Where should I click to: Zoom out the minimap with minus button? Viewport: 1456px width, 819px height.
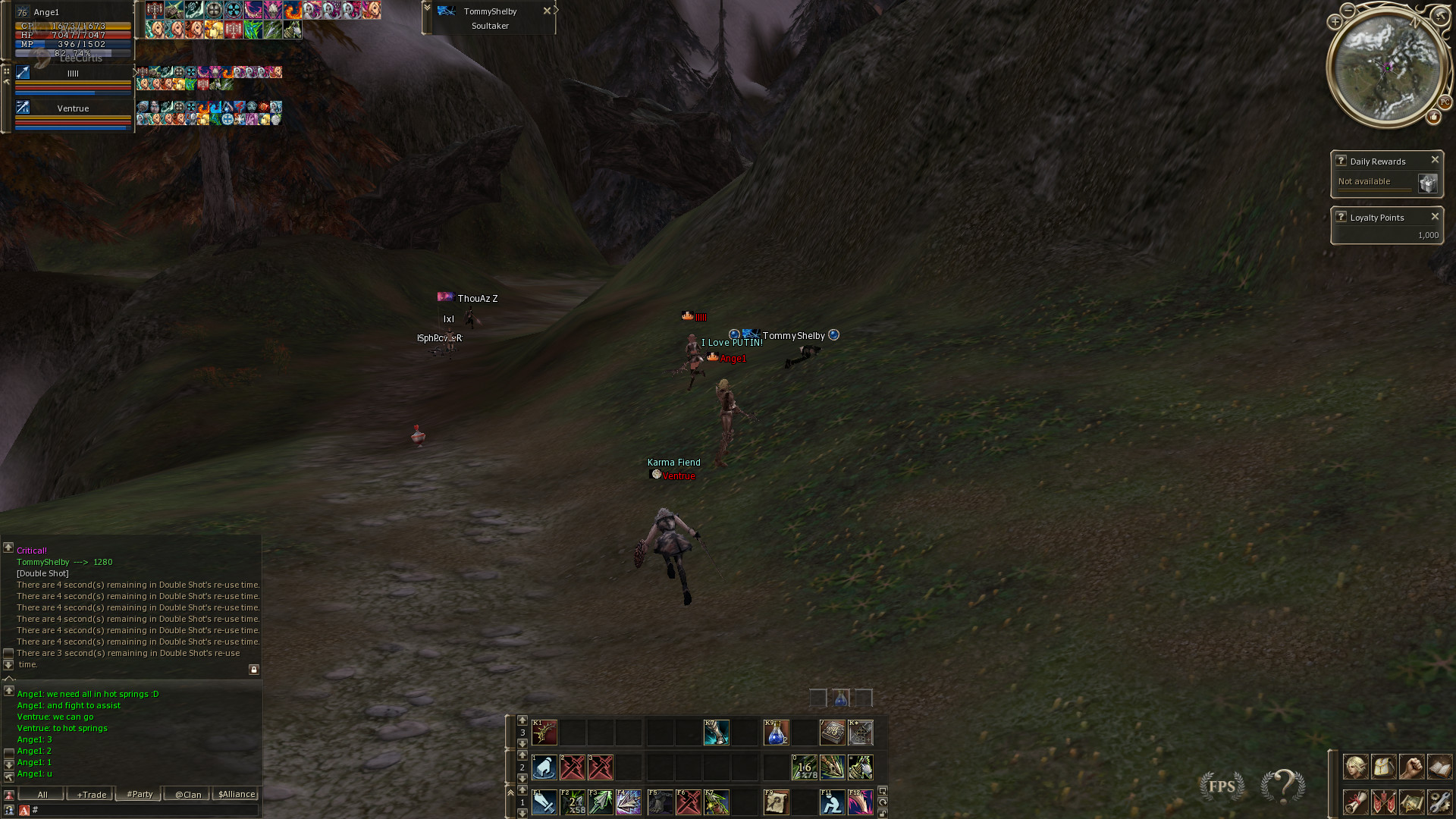[x=1348, y=10]
